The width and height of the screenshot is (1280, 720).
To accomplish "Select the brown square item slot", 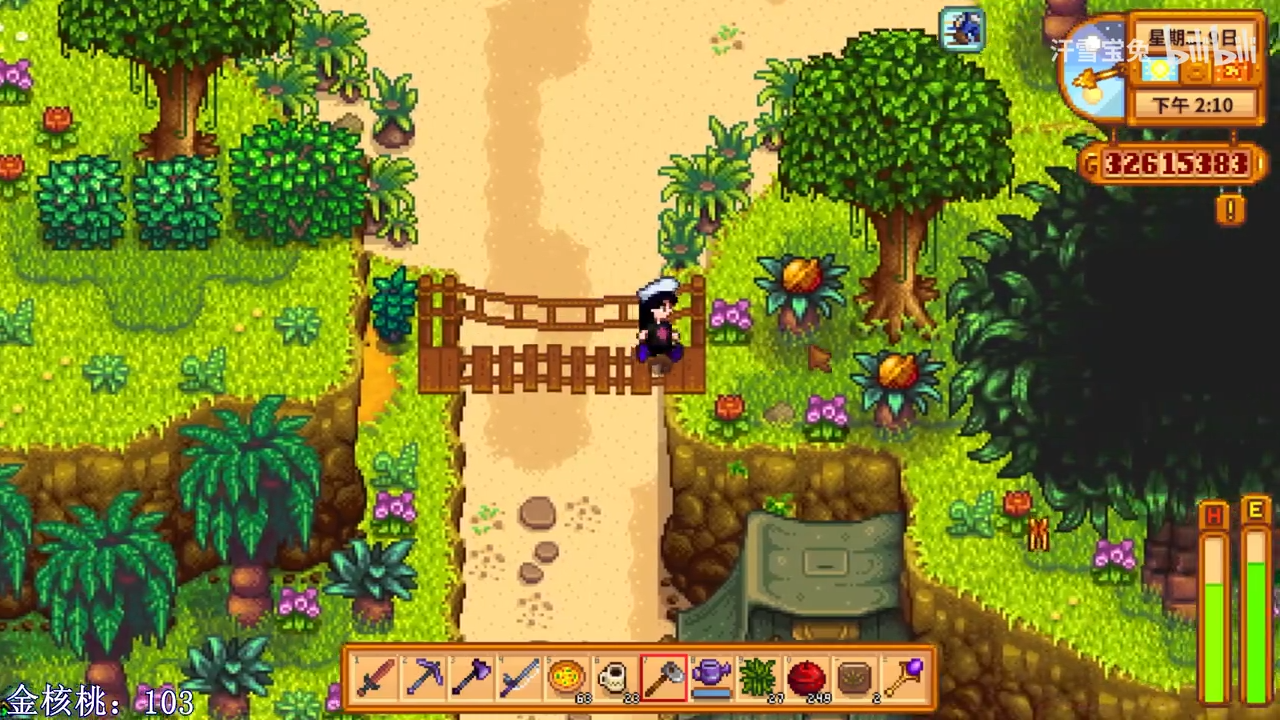I will tap(853, 678).
